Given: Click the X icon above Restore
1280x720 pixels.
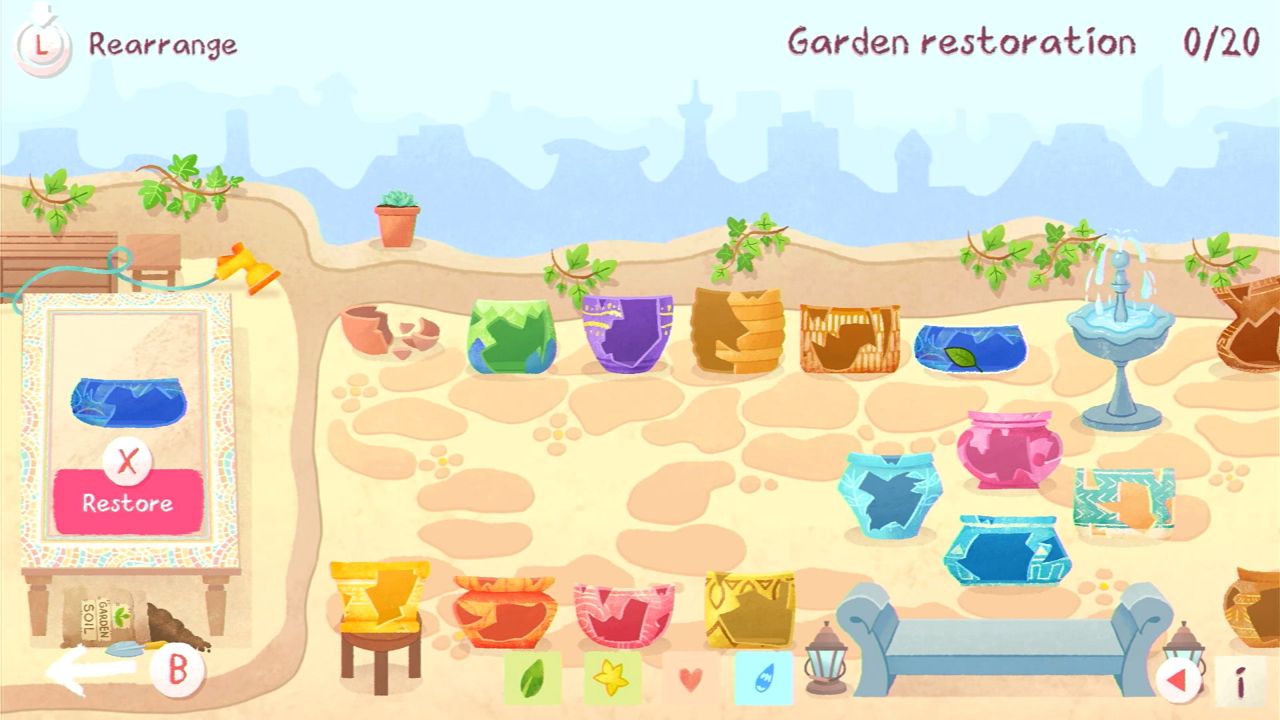Looking at the screenshot, I should (128, 460).
